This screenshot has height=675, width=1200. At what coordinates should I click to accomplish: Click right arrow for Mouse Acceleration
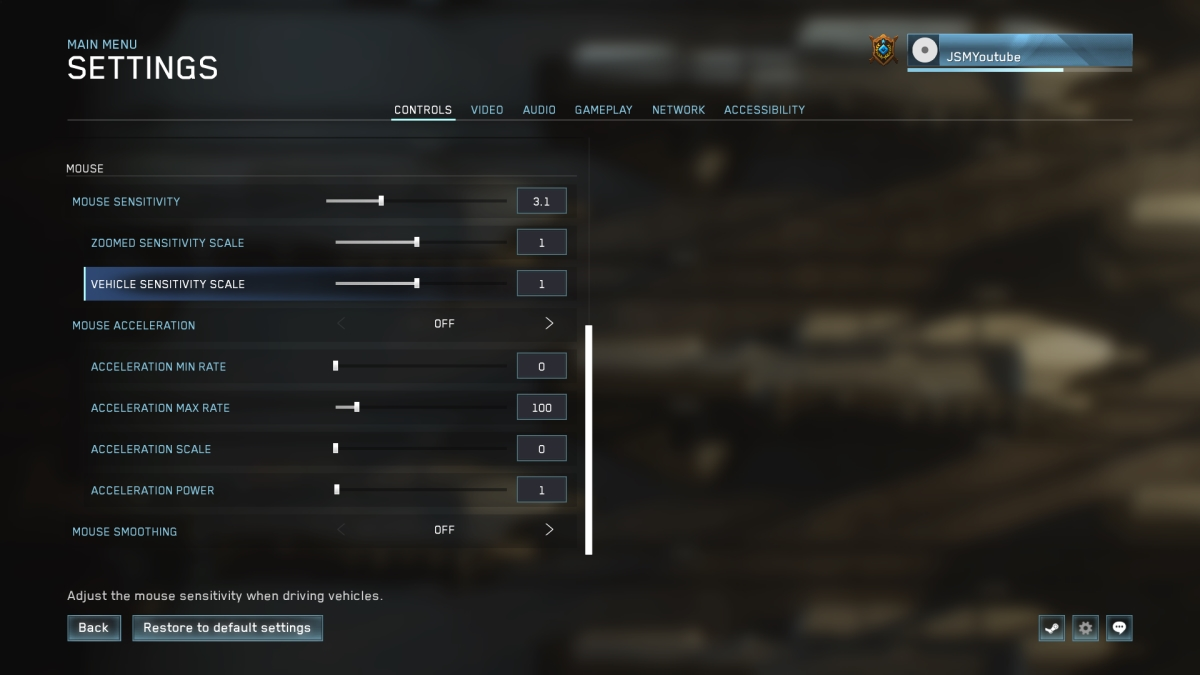tap(549, 324)
